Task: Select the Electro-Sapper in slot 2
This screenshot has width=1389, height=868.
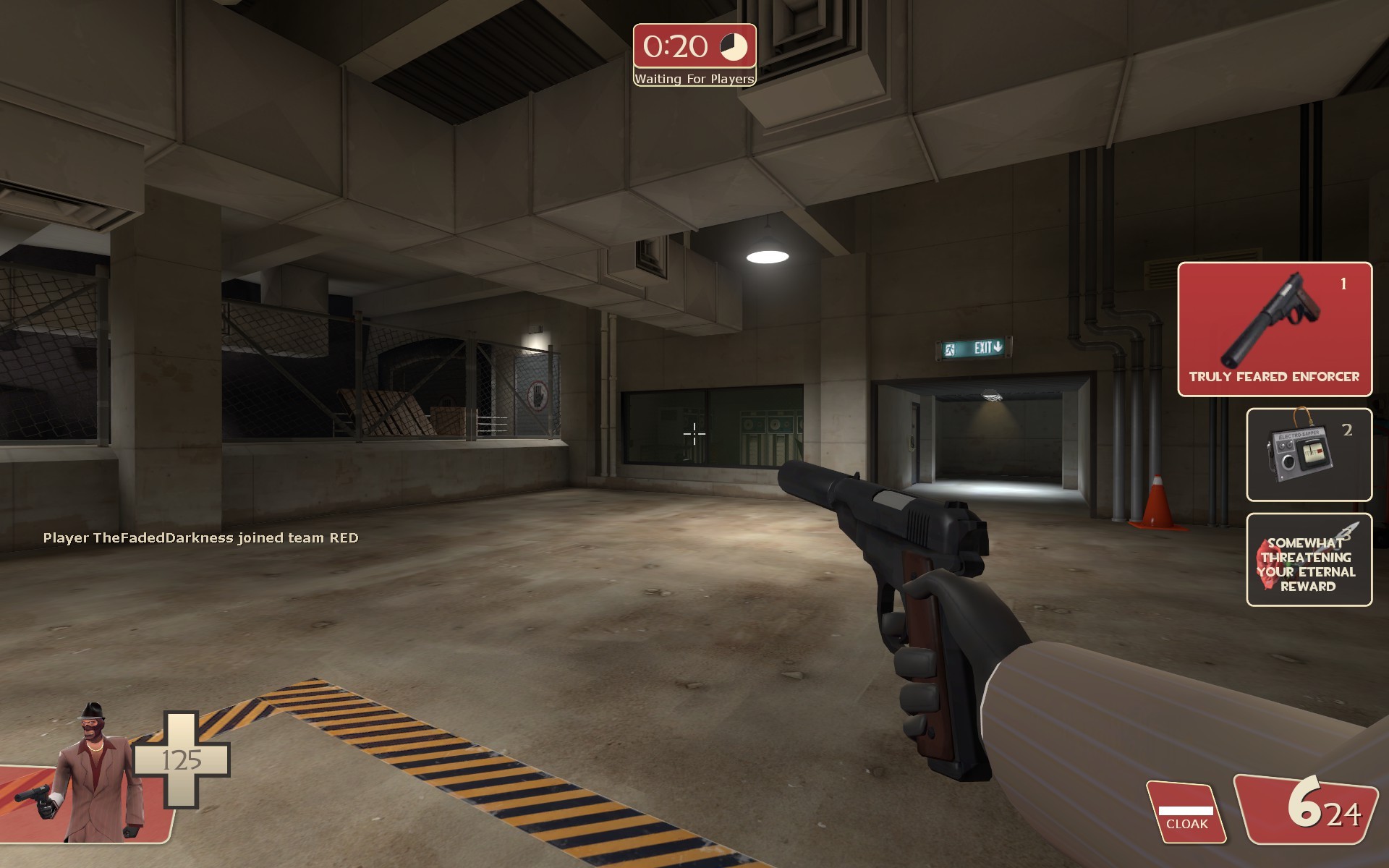Action: click(x=1308, y=454)
